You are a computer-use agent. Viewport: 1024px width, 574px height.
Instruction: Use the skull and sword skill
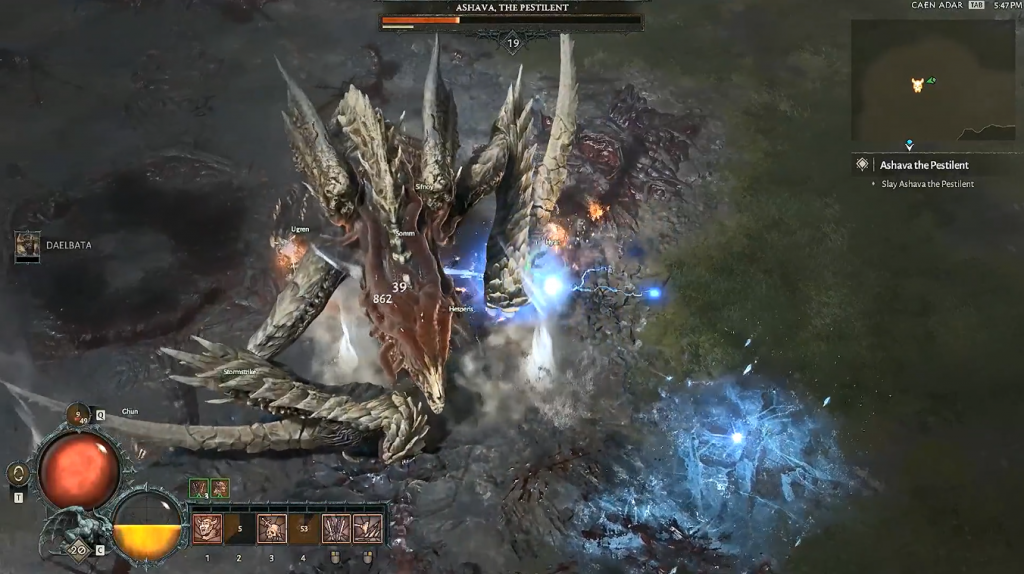(x=271, y=528)
